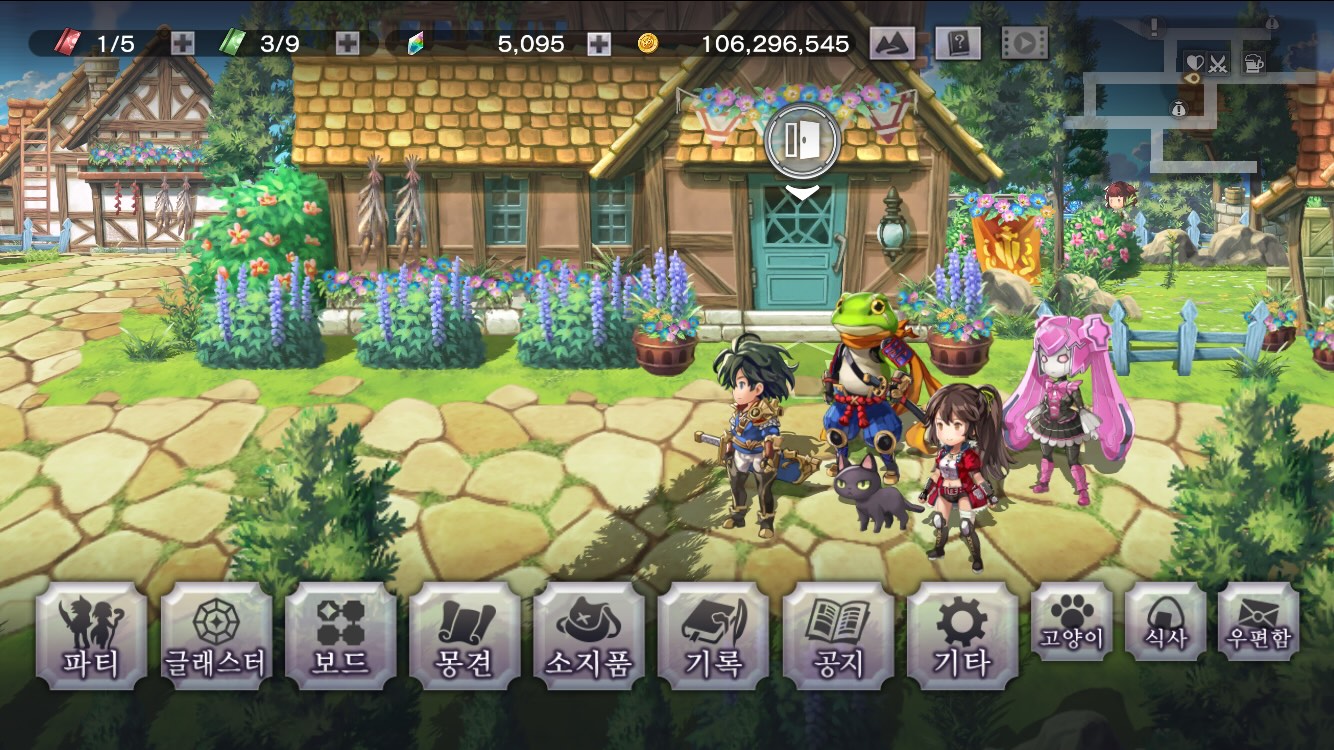Open the 기록 records menu

click(x=713, y=636)
